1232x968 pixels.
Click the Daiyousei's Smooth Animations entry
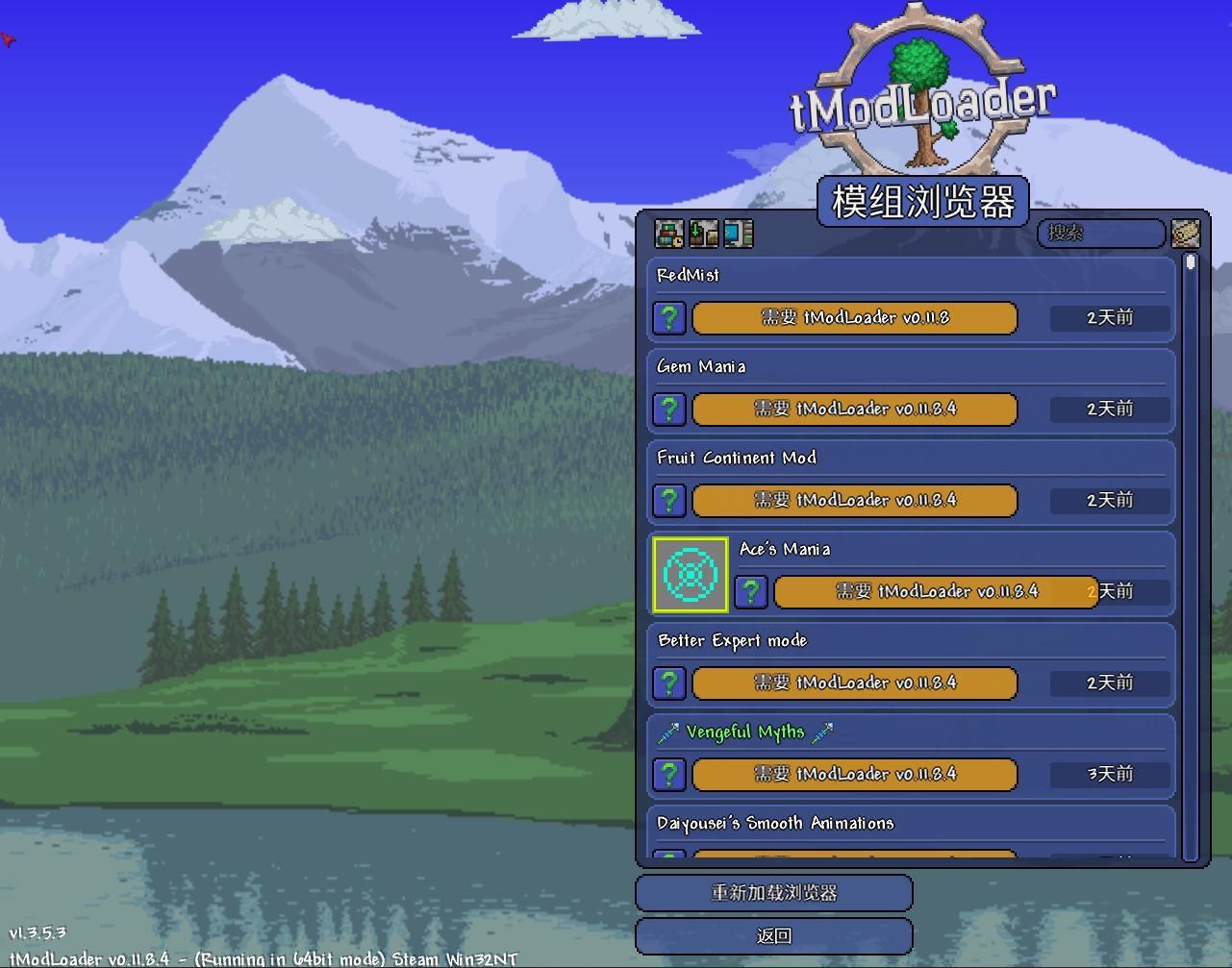774,823
